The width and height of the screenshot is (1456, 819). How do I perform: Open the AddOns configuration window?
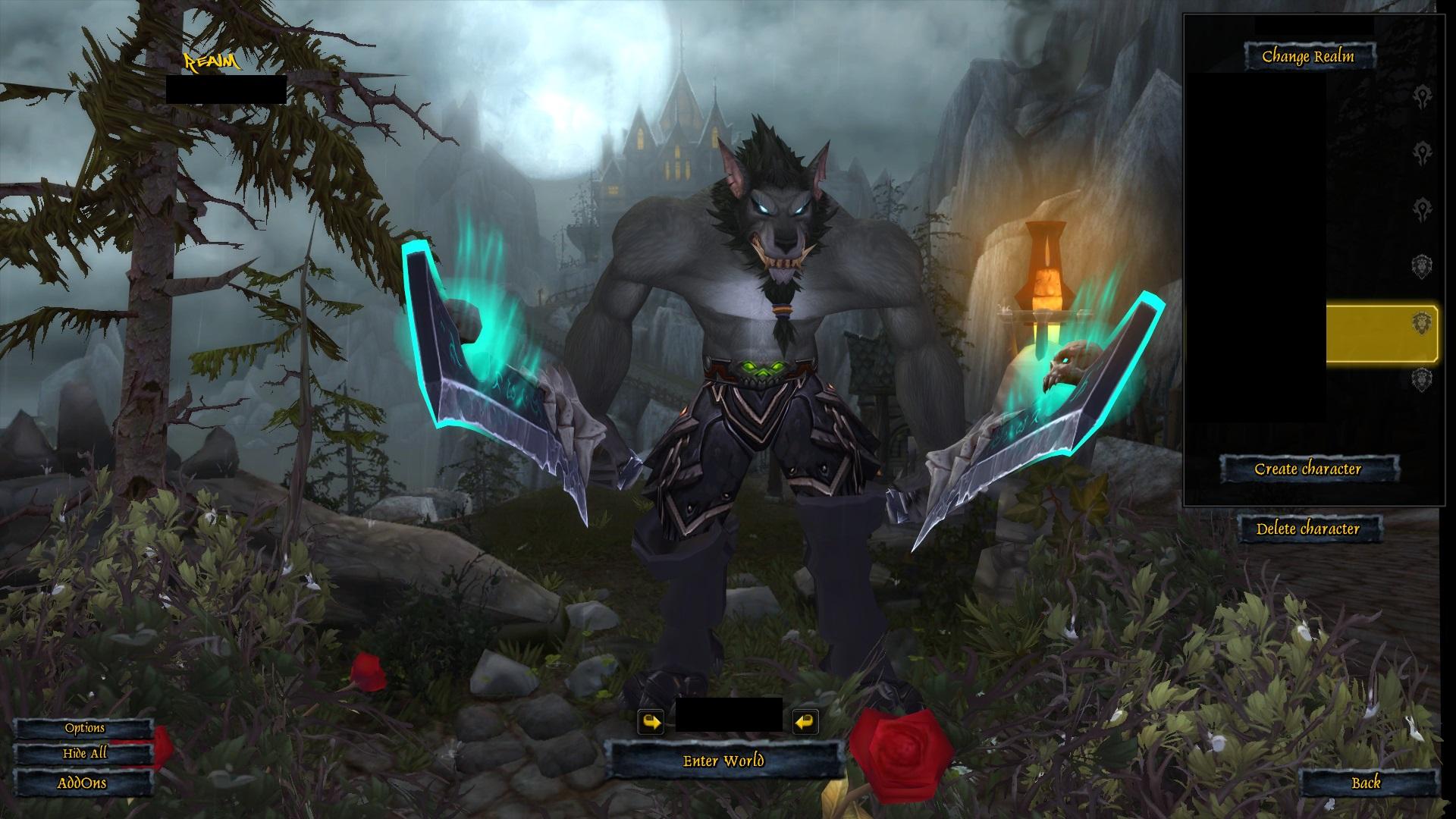(83, 783)
